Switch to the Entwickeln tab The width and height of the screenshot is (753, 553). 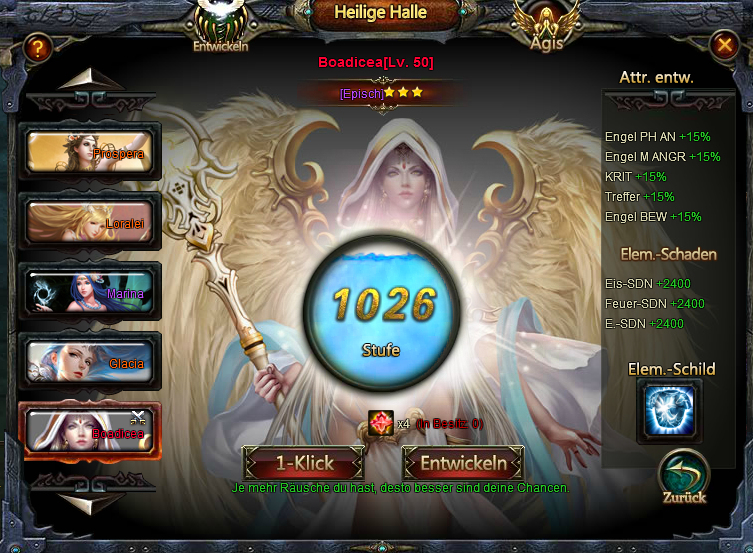(220, 24)
